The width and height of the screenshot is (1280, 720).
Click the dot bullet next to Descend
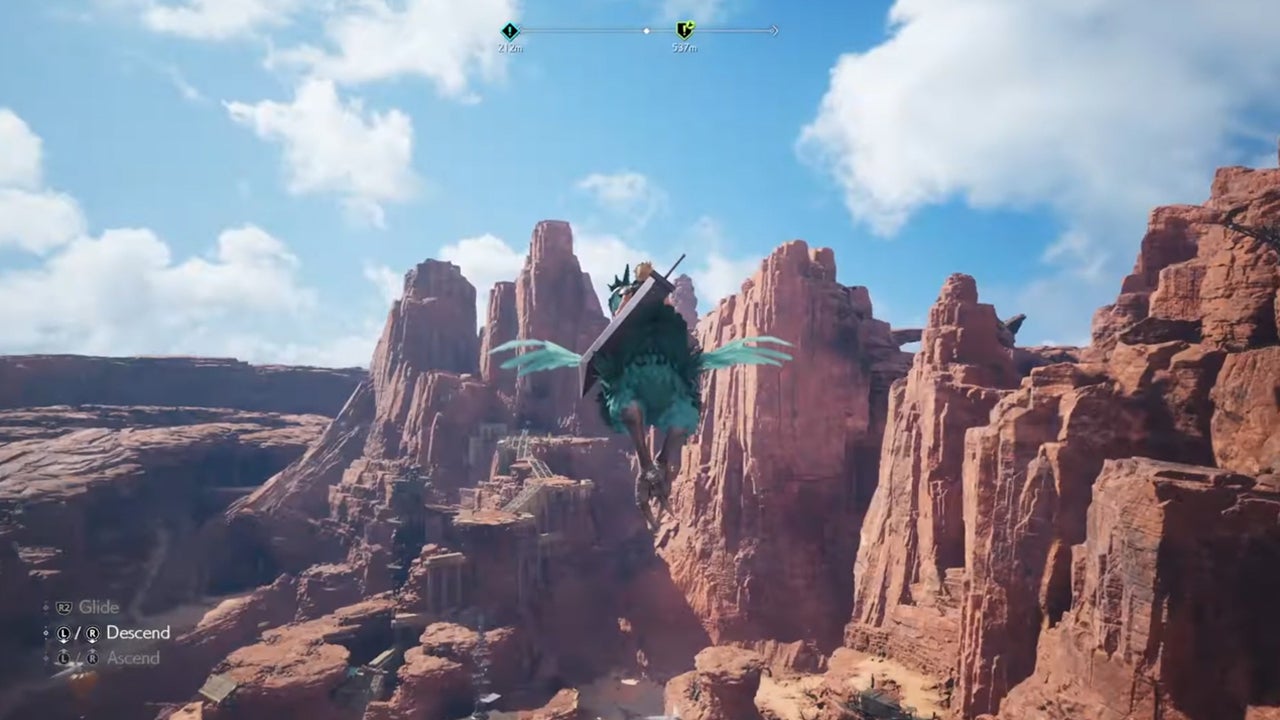(x=45, y=632)
